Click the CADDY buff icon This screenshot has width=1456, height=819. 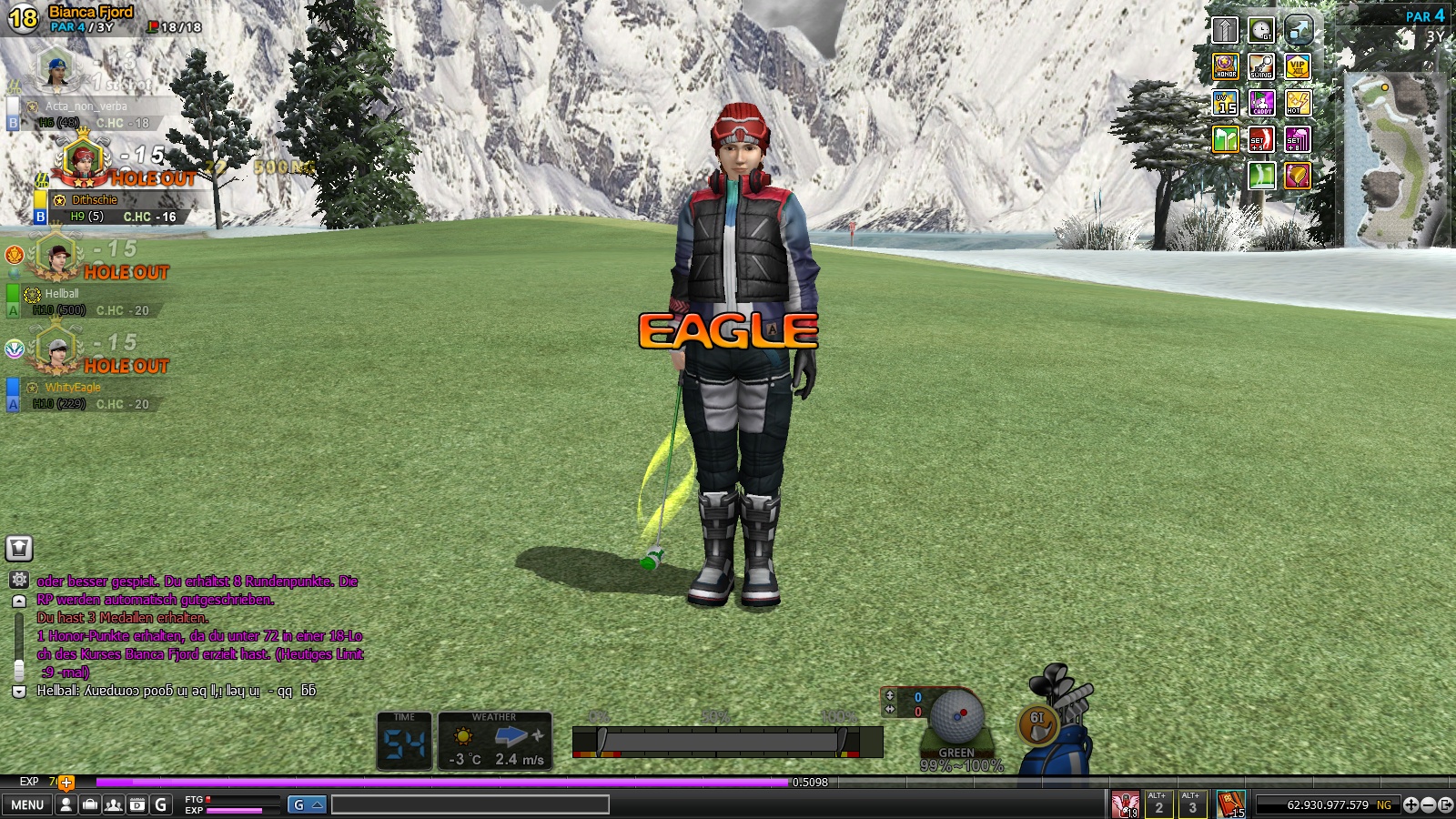coord(1261,103)
